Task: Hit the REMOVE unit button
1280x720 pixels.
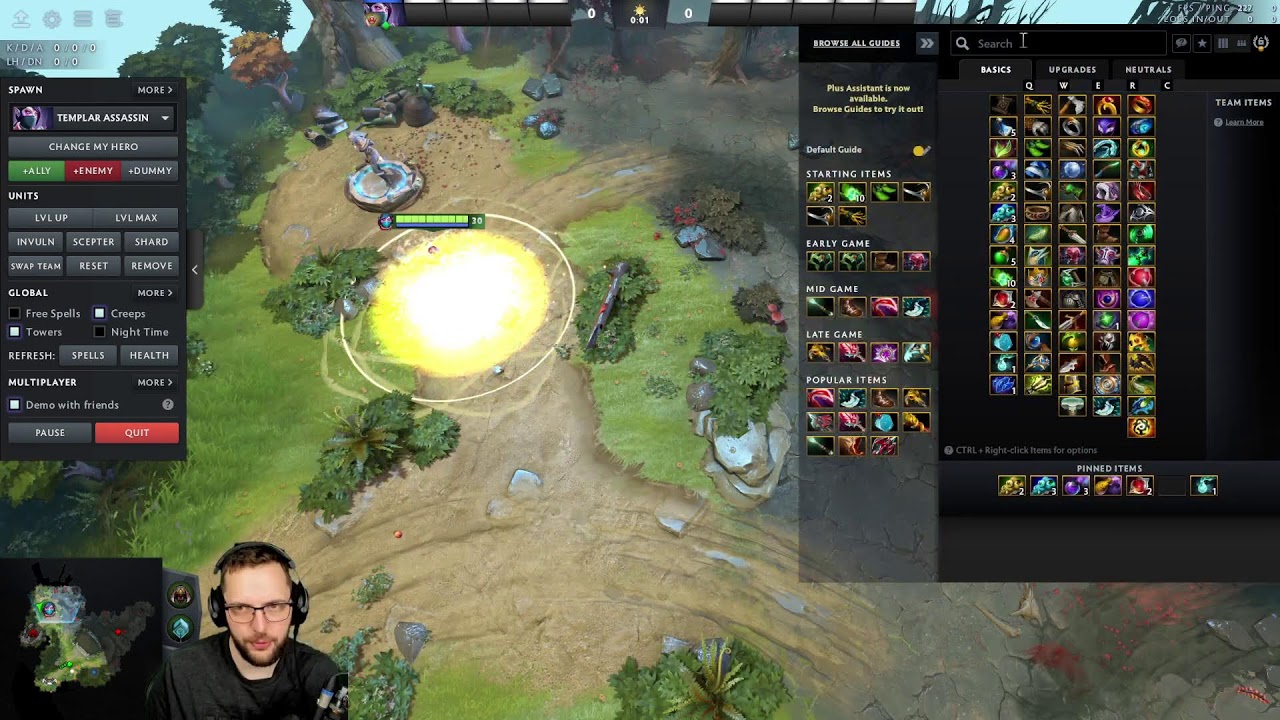Action: click(x=152, y=266)
